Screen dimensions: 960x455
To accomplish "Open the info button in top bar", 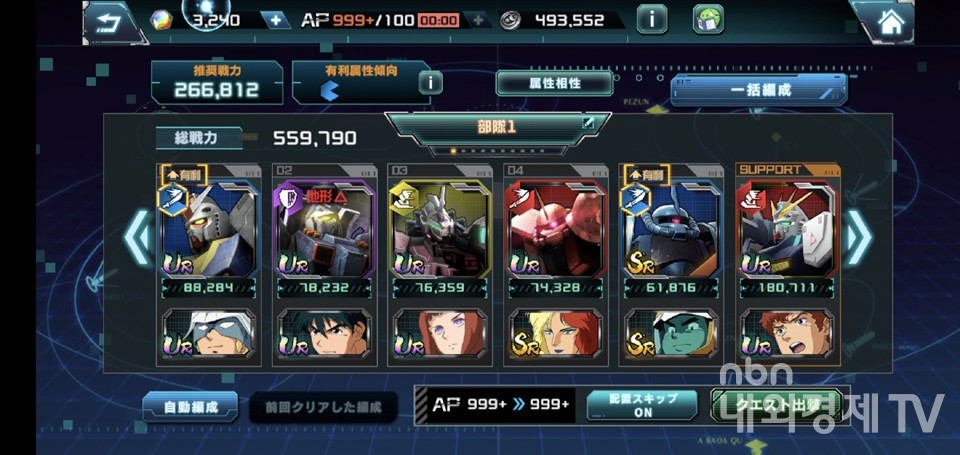I will (652, 19).
